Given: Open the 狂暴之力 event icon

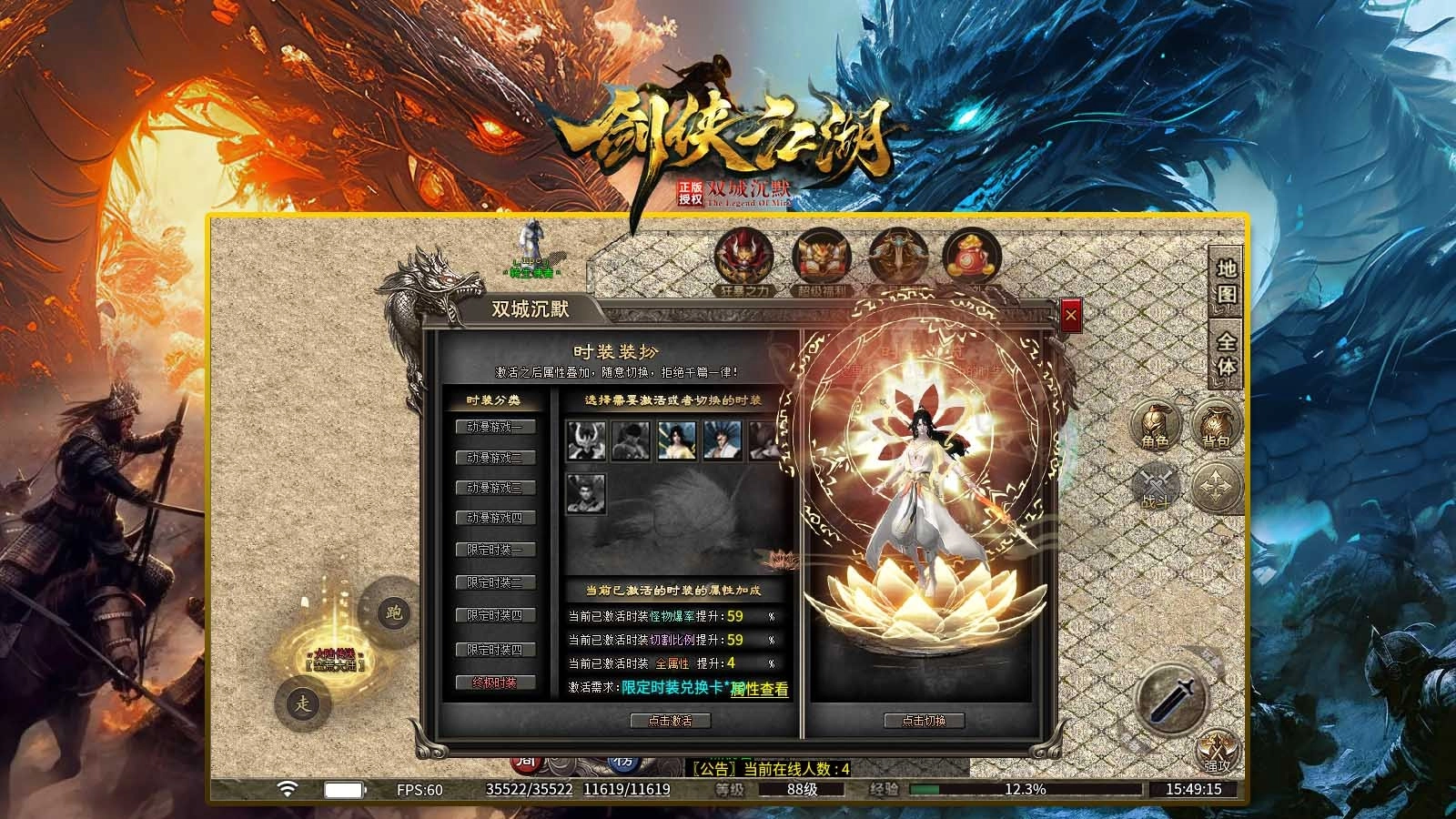Looking at the screenshot, I should click(x=743, y=258).
